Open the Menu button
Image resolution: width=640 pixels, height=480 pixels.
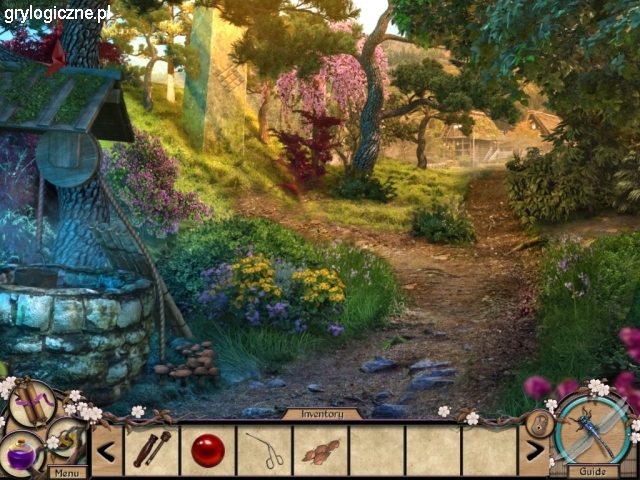coord(68,472)
